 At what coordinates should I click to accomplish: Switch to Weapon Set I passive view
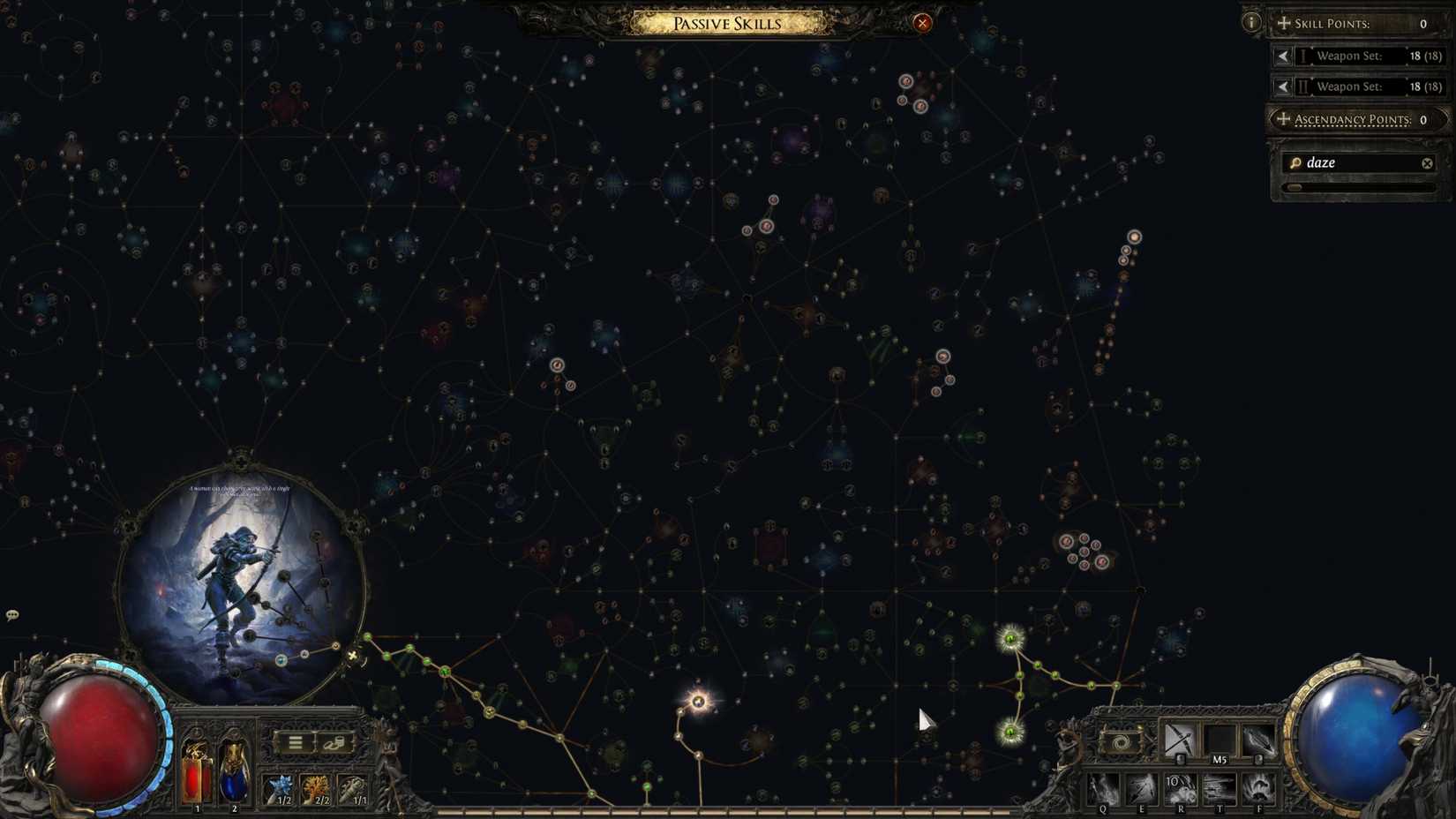[x=1284, y=55]
